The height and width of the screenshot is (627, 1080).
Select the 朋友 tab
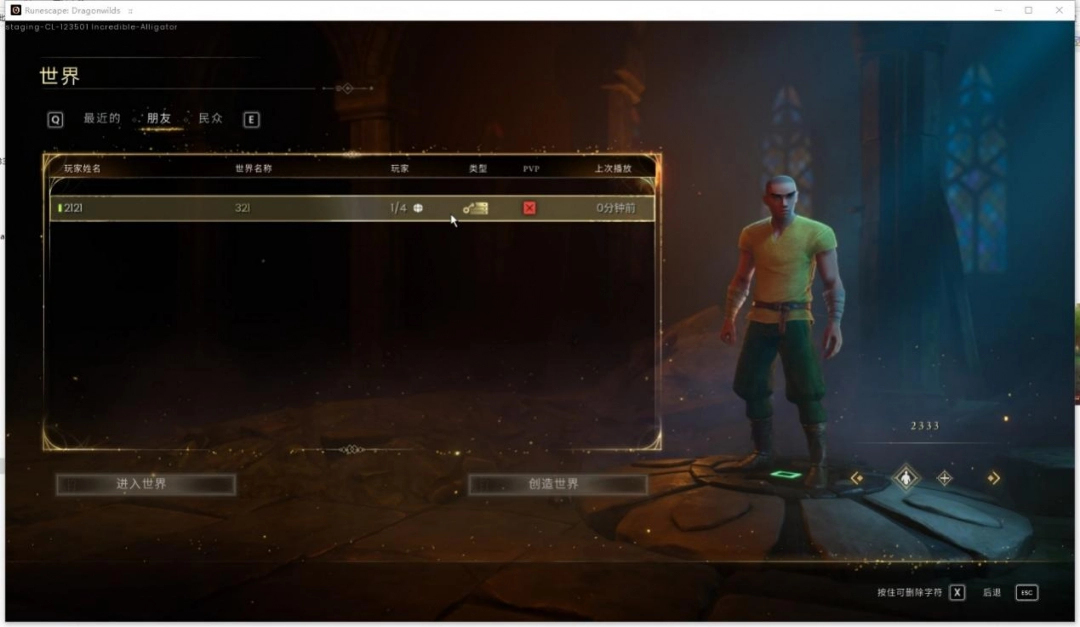[x=158, y=118]
